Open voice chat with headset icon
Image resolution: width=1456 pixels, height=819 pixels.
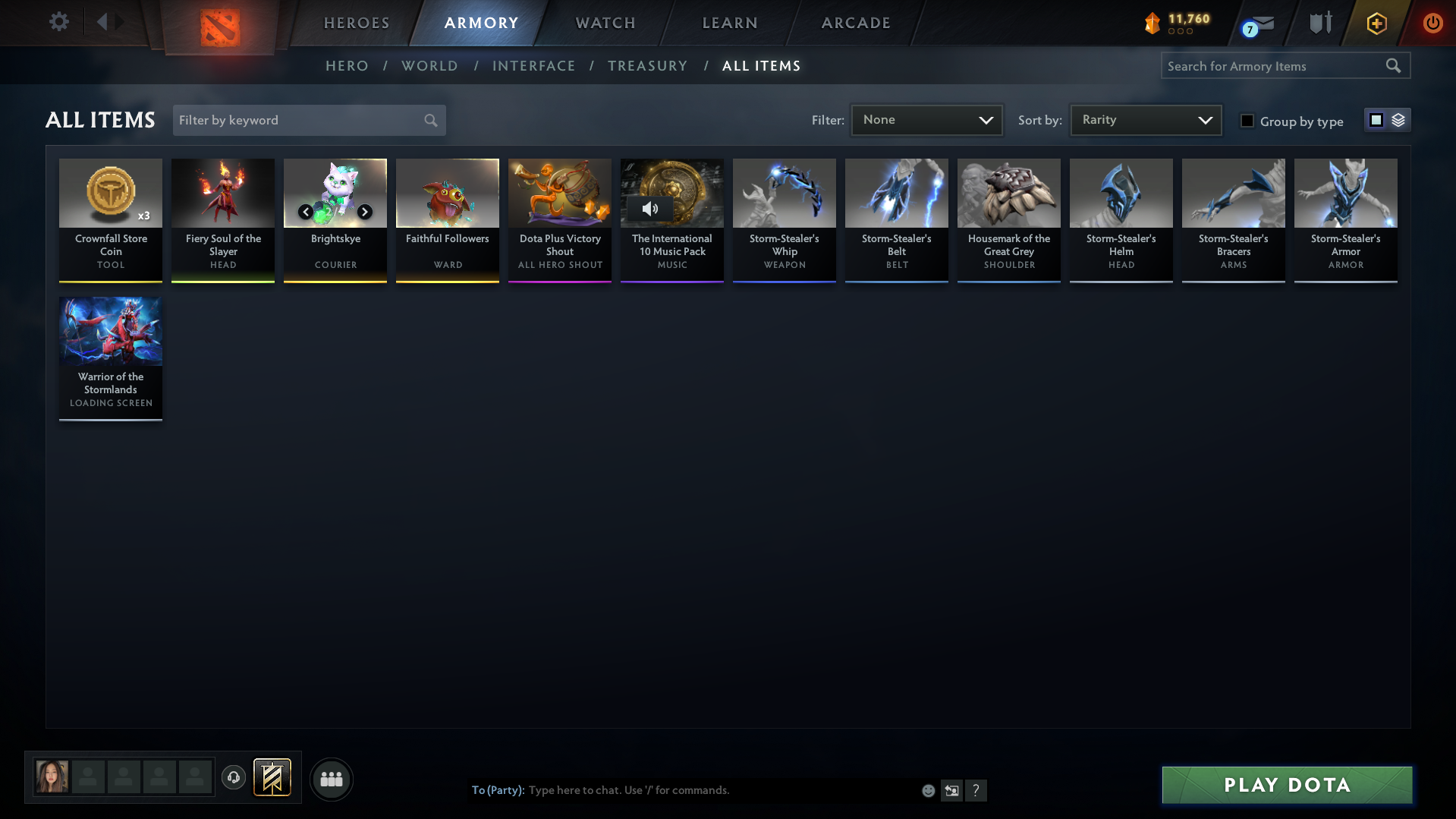(234, 777)
